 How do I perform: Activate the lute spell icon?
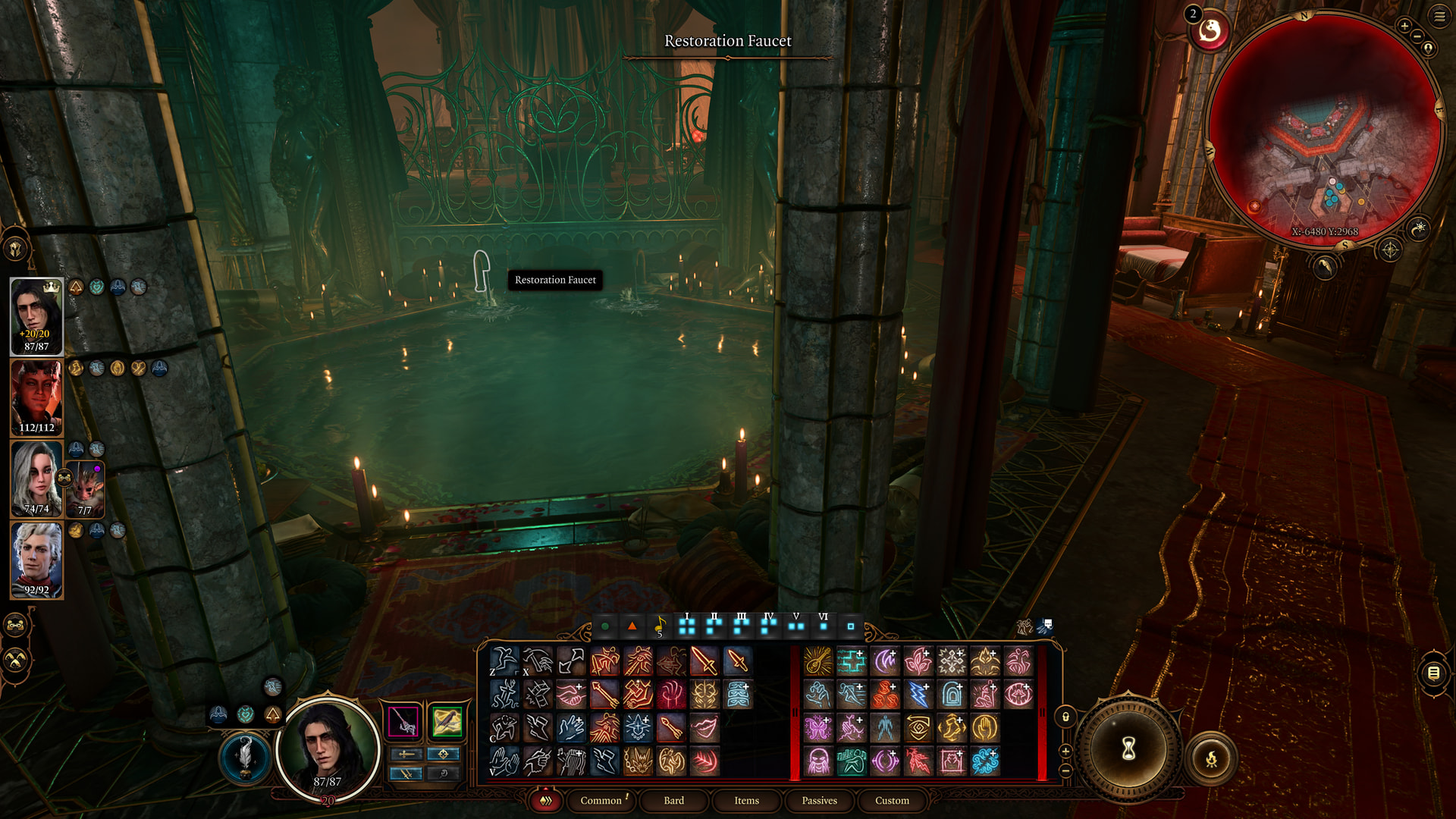pos(818,661)
